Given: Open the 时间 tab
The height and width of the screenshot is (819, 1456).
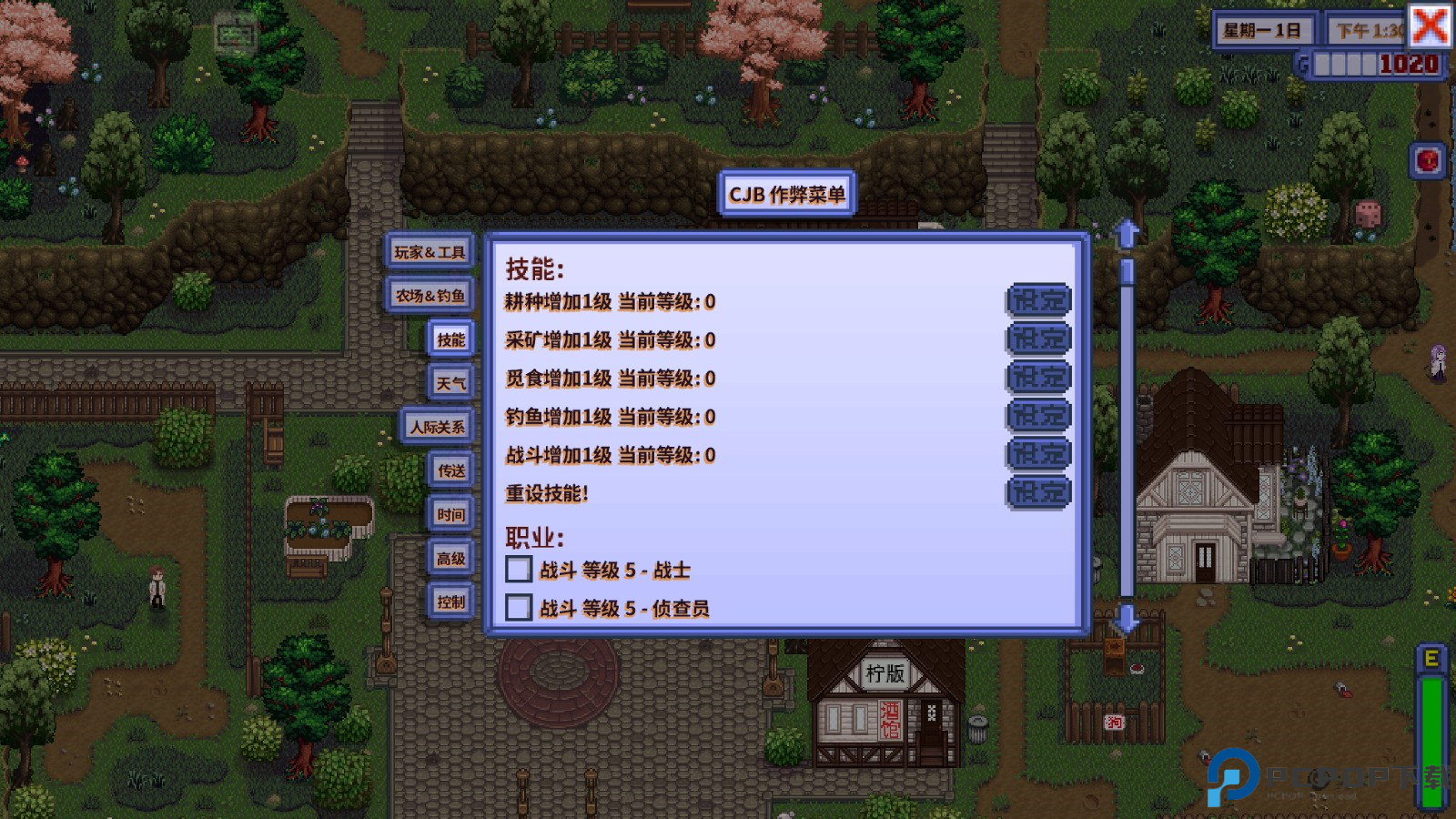Looking at the screenshot, I should 450,514.
